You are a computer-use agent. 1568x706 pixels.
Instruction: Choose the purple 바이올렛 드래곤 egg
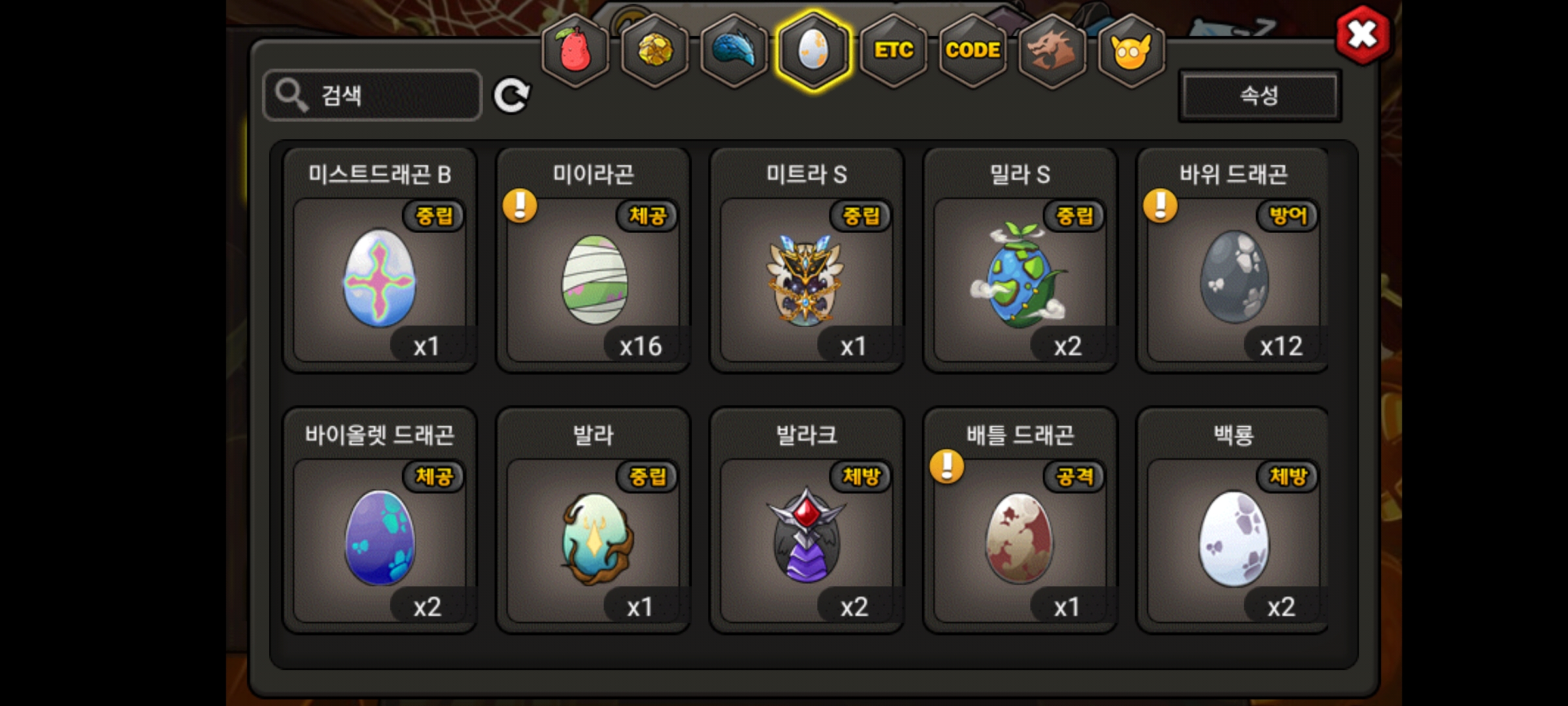[380, 539]
